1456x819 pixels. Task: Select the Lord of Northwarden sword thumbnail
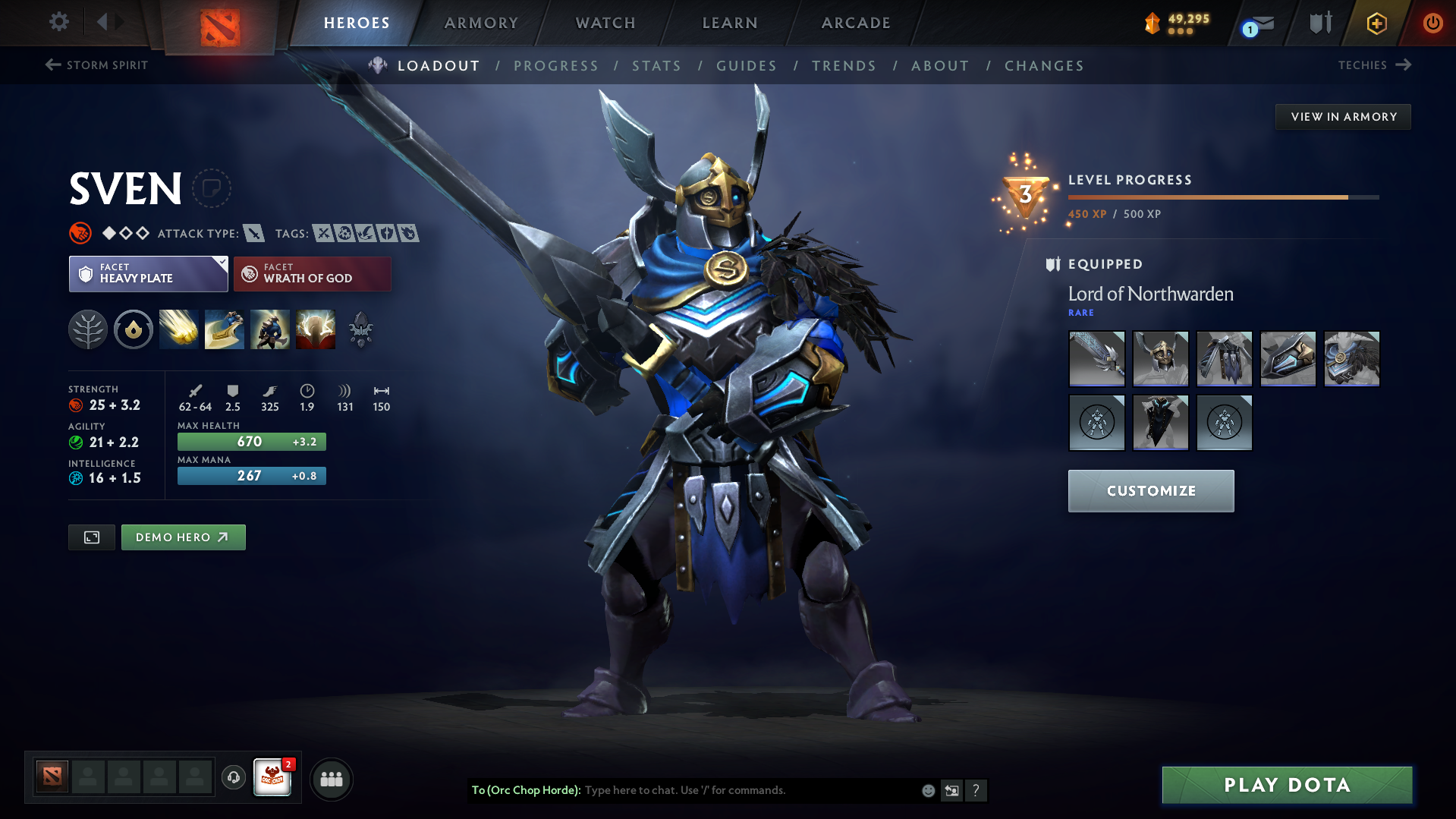click(1096, 358)
